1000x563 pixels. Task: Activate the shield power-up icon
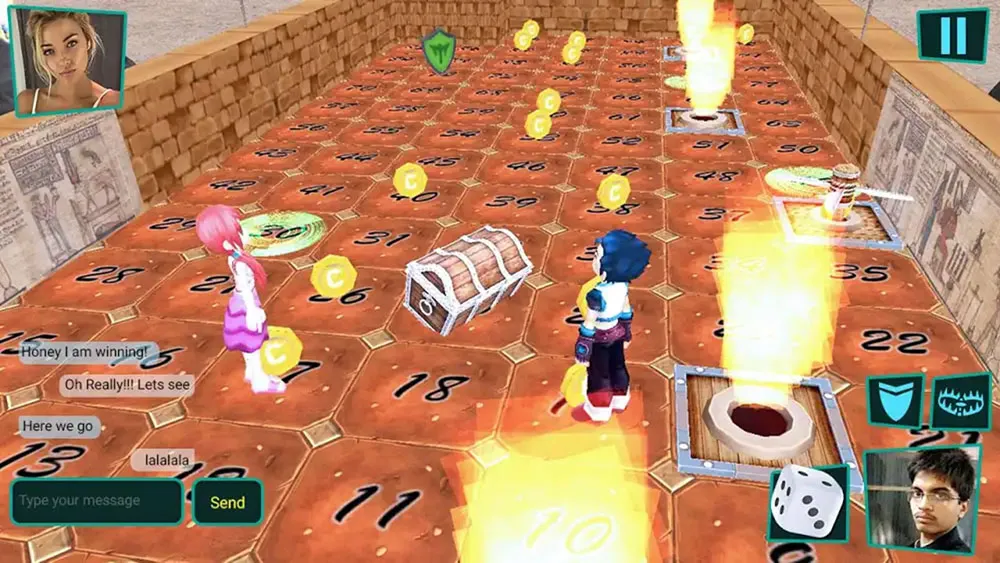tap(894, 403)
